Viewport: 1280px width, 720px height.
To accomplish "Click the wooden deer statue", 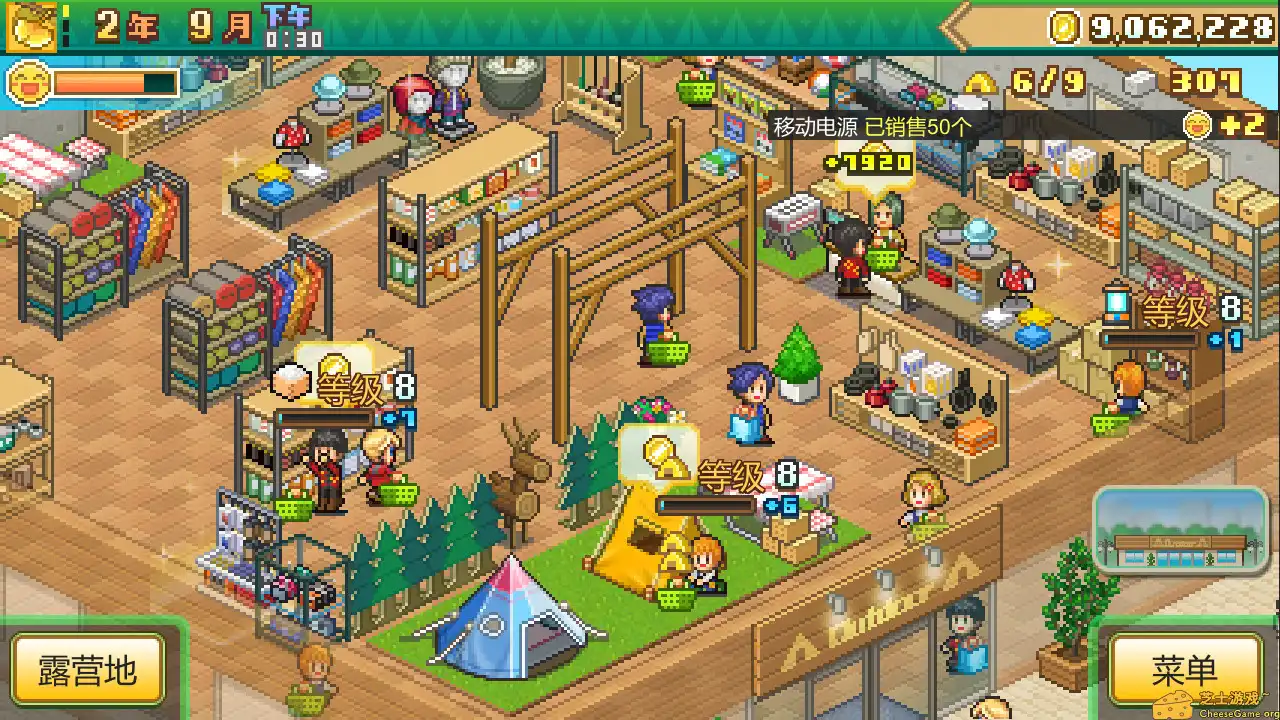I will (x=520, y=490).
